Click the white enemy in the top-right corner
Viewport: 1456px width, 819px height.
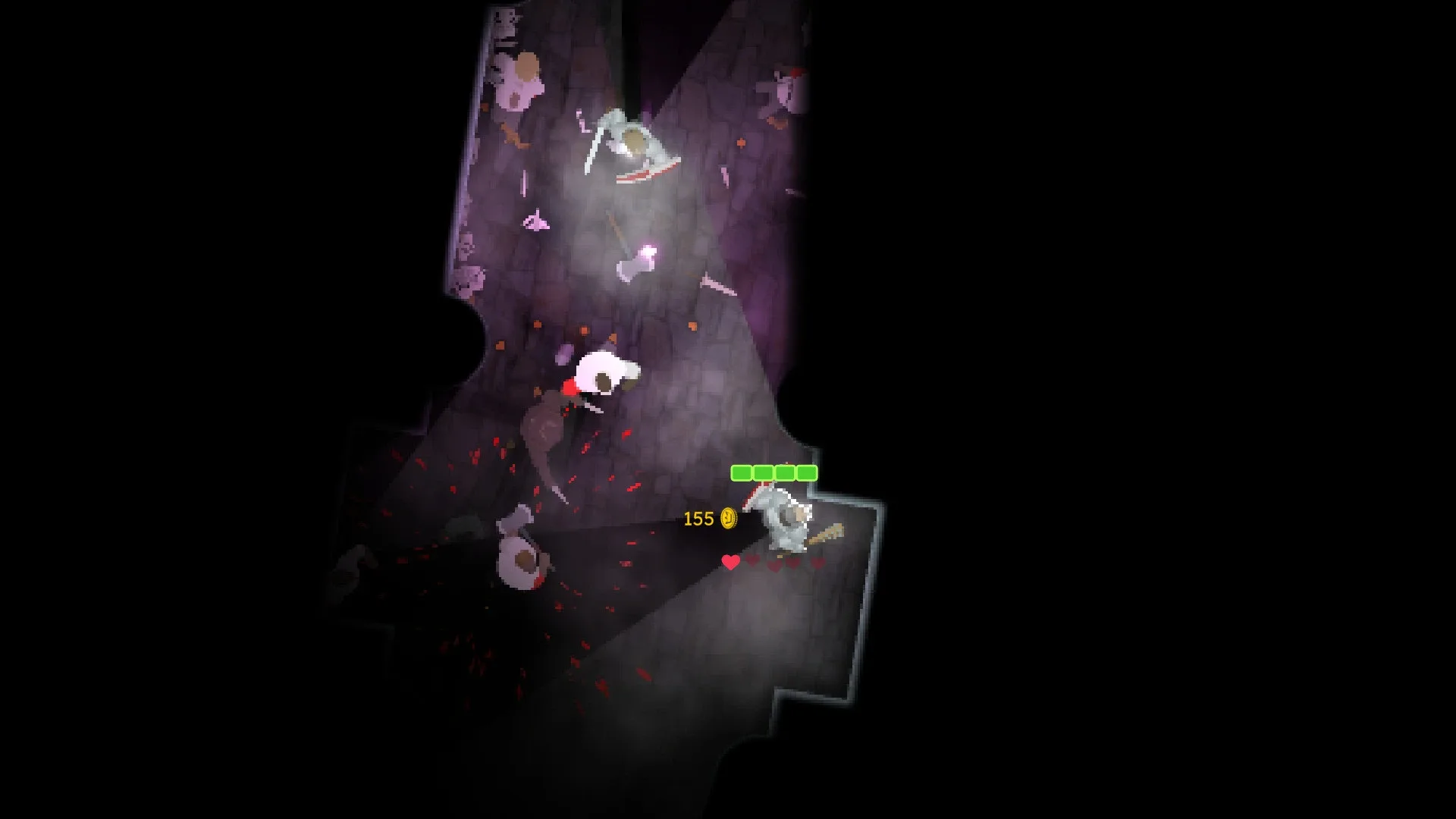[783, 89]
